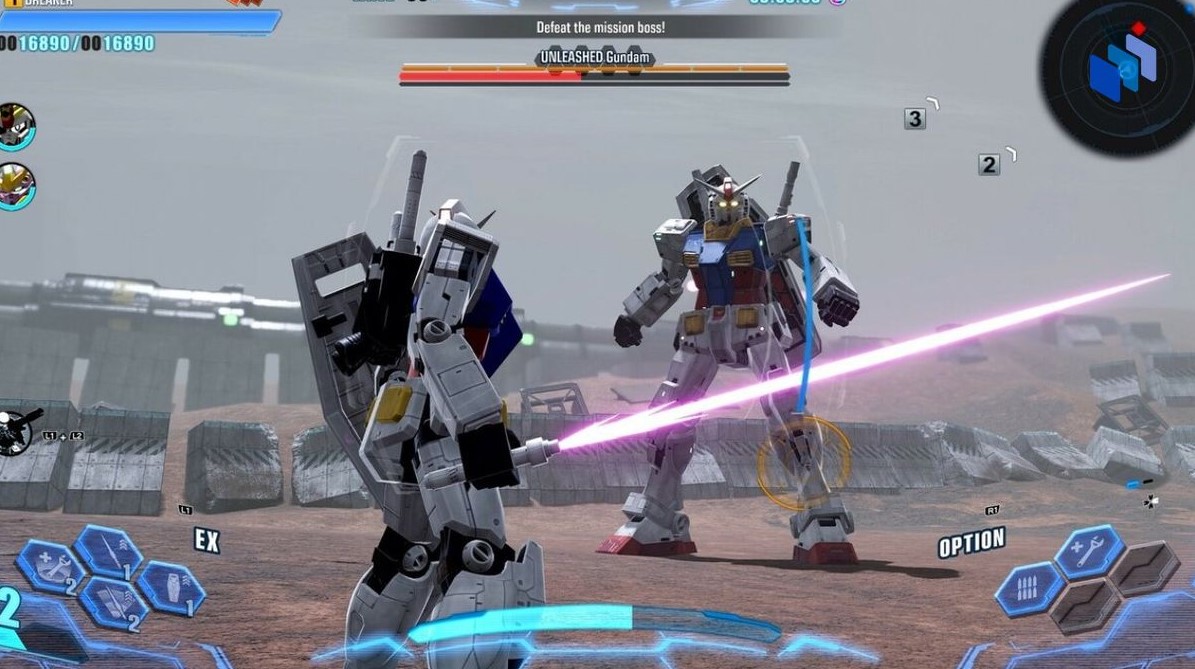The width and height of the screenshot is (1195, 669).
Task: Open the EX skill label
Action: pos(206,541)
